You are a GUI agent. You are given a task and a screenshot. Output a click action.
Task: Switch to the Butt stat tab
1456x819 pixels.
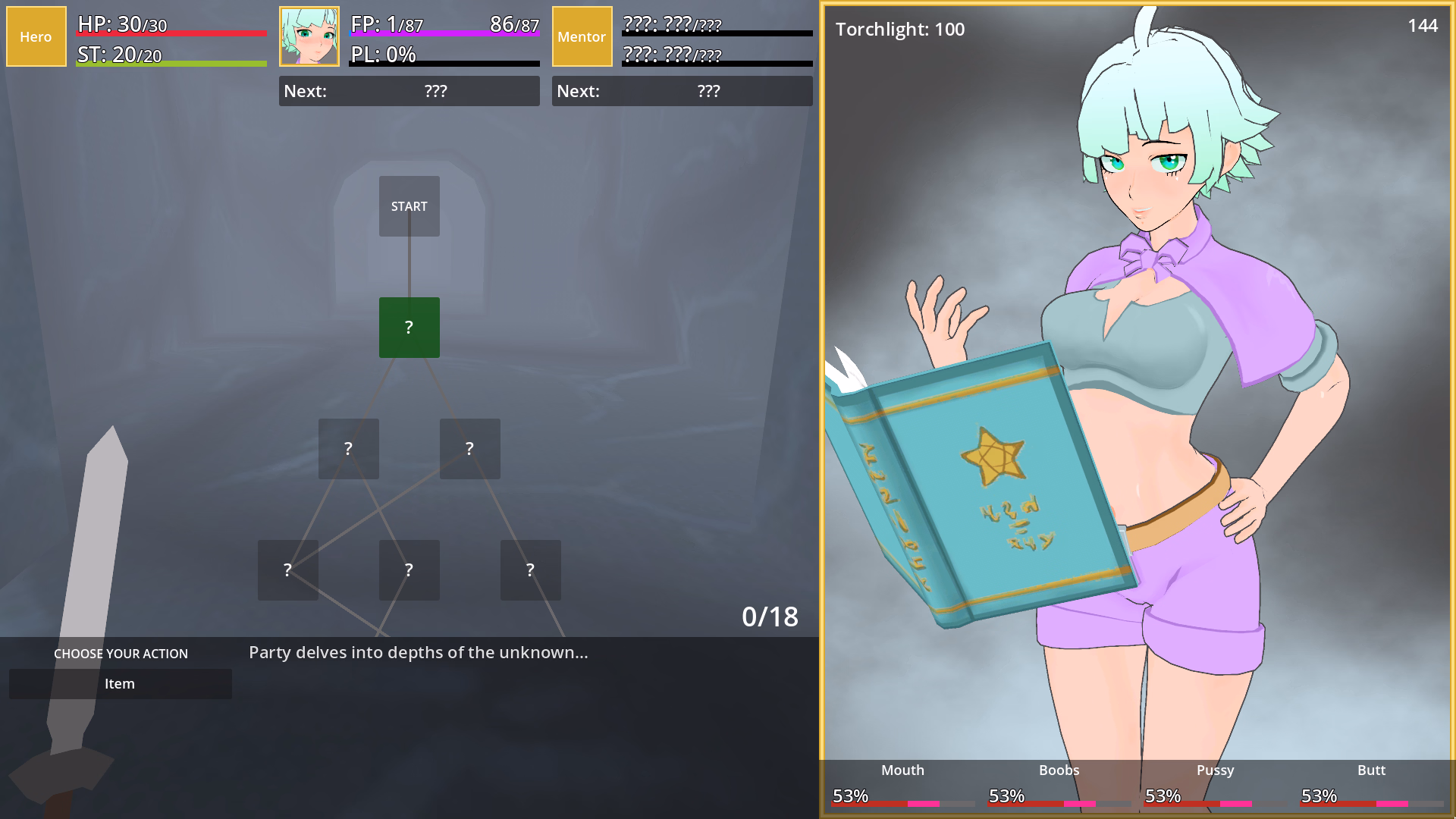tap(1371, 770)
